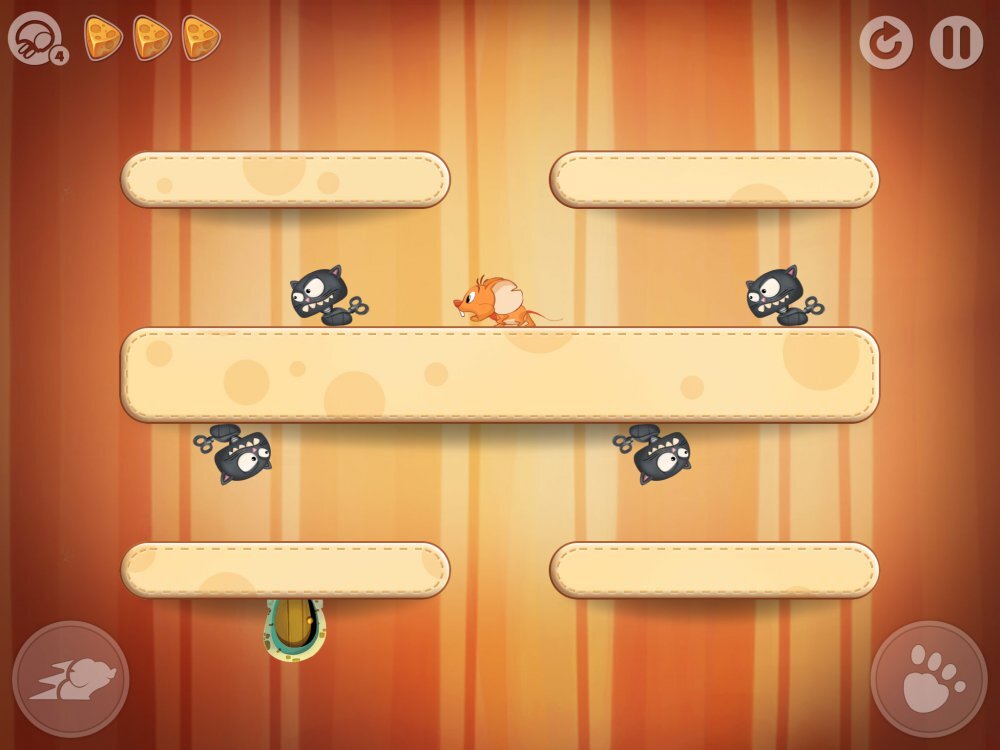
Task: Restart the level with the circular arrow button
Action: (x=886, y=42)
